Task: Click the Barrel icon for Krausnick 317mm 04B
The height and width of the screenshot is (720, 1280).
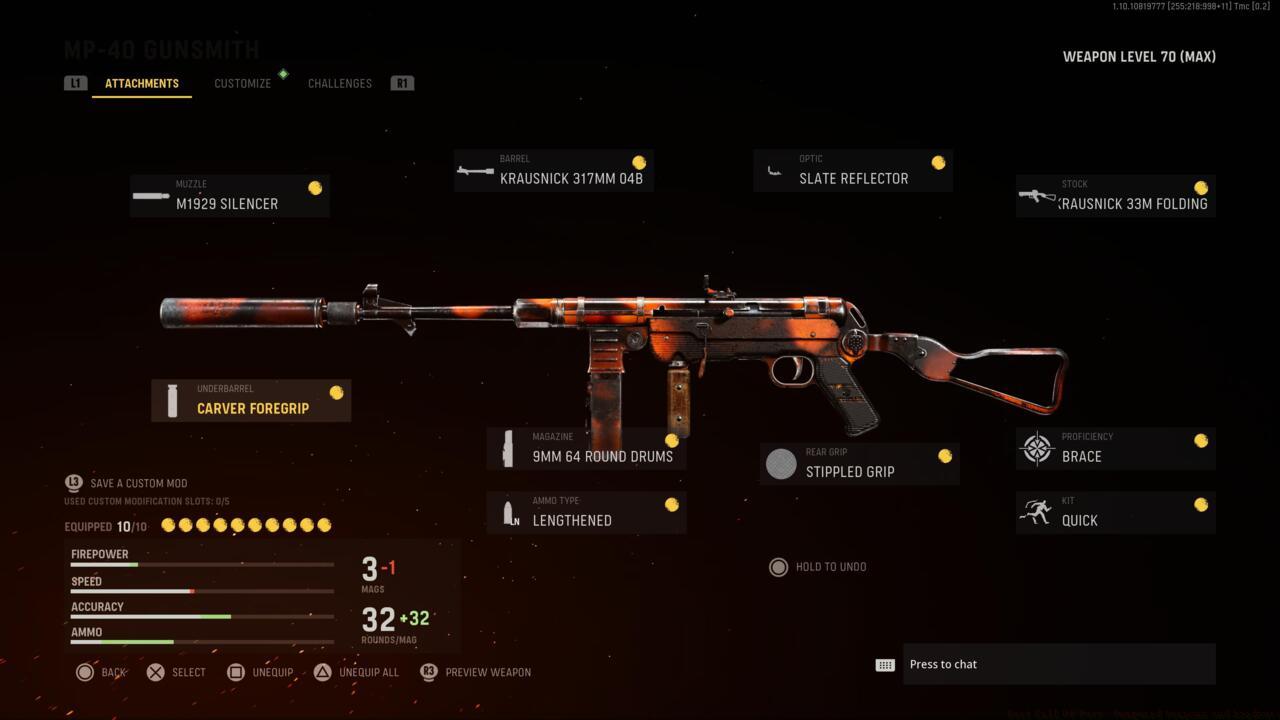Action: [474, 170]
